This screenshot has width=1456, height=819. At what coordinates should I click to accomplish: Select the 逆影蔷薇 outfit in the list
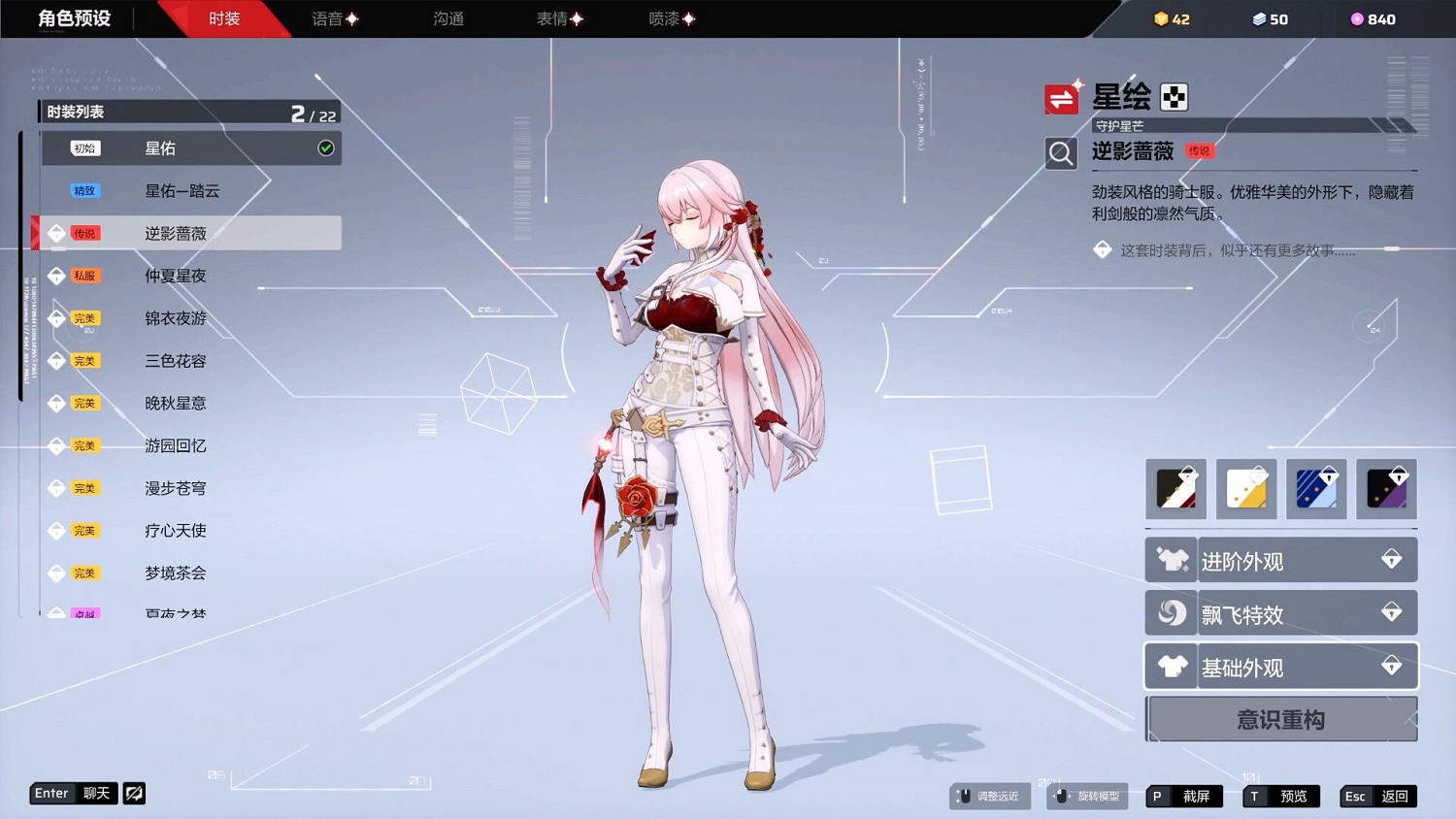point(189,233)
